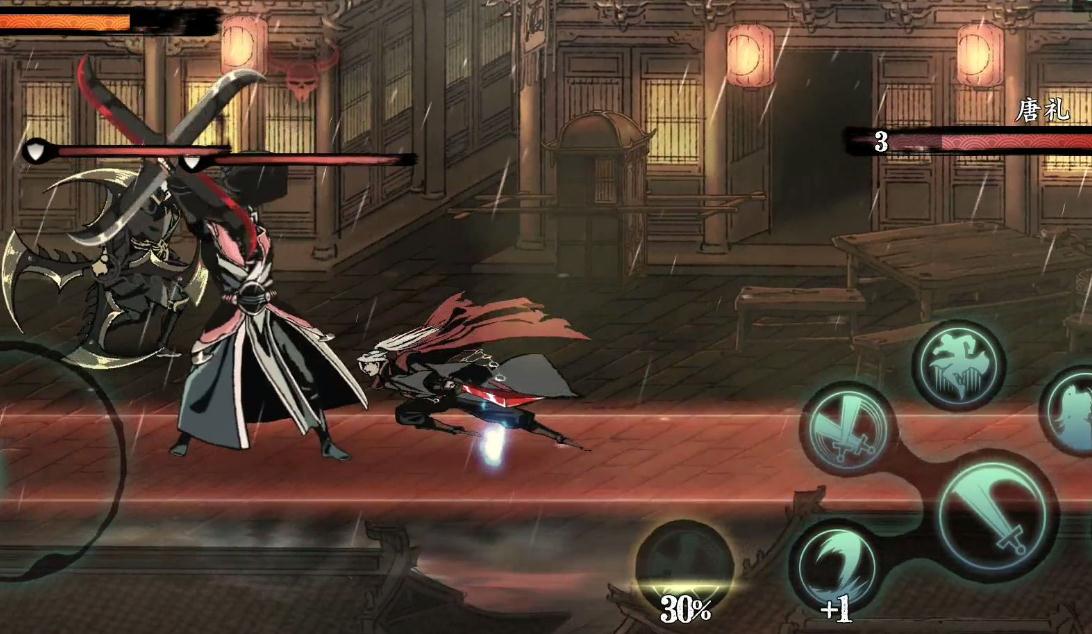The image size is (1092, 634).
Task: Tap the partly hidden skill at screen edge
Action: pos(1070,412)
